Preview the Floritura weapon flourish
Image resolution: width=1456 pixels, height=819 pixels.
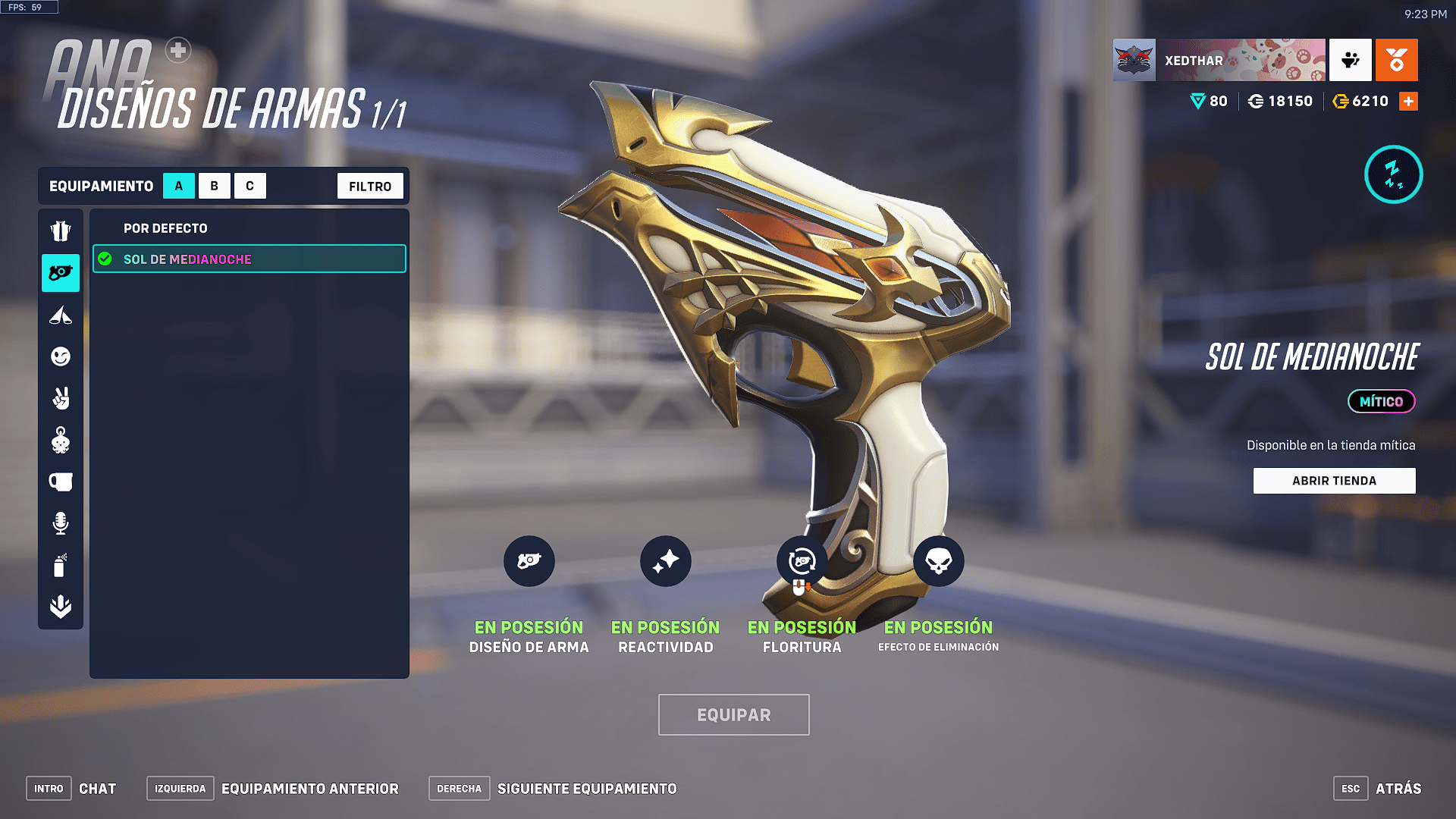[802, 561]
